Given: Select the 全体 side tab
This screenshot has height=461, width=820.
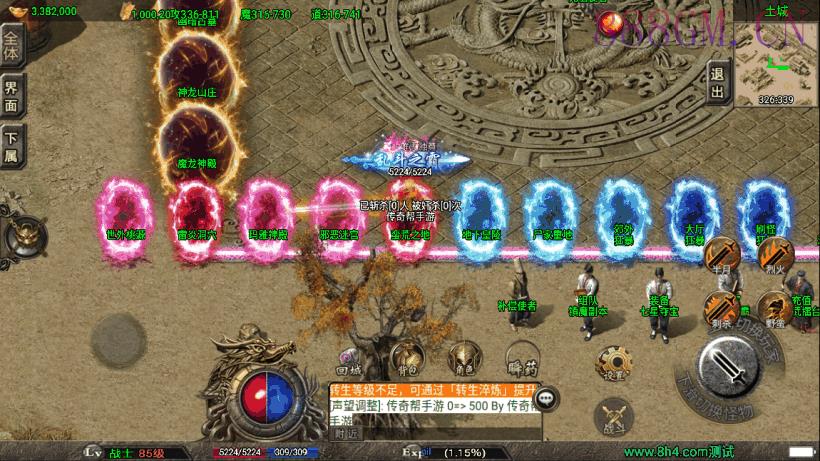Looking at the screenshot, I should point(11,47).
